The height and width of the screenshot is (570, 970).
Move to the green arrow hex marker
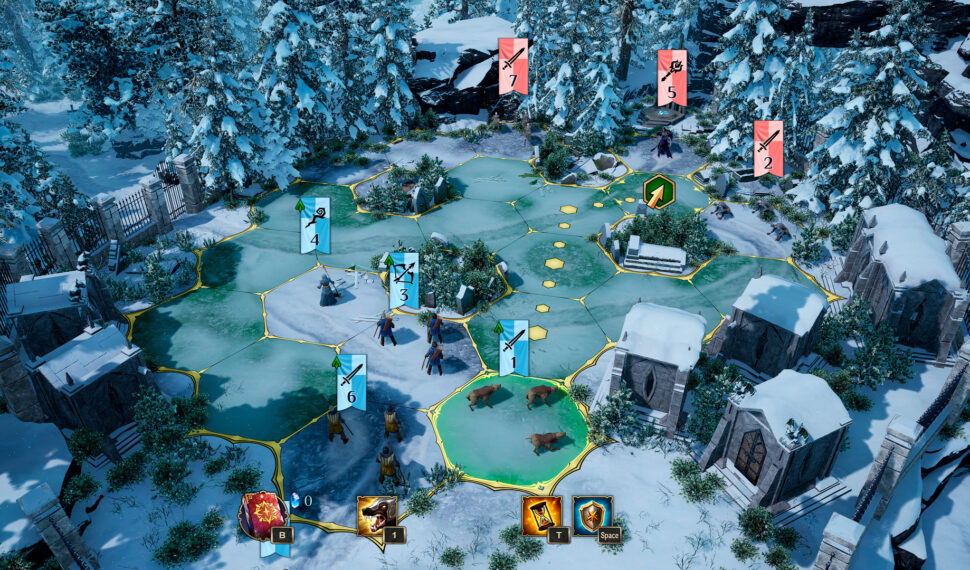(x=658, y=191)
